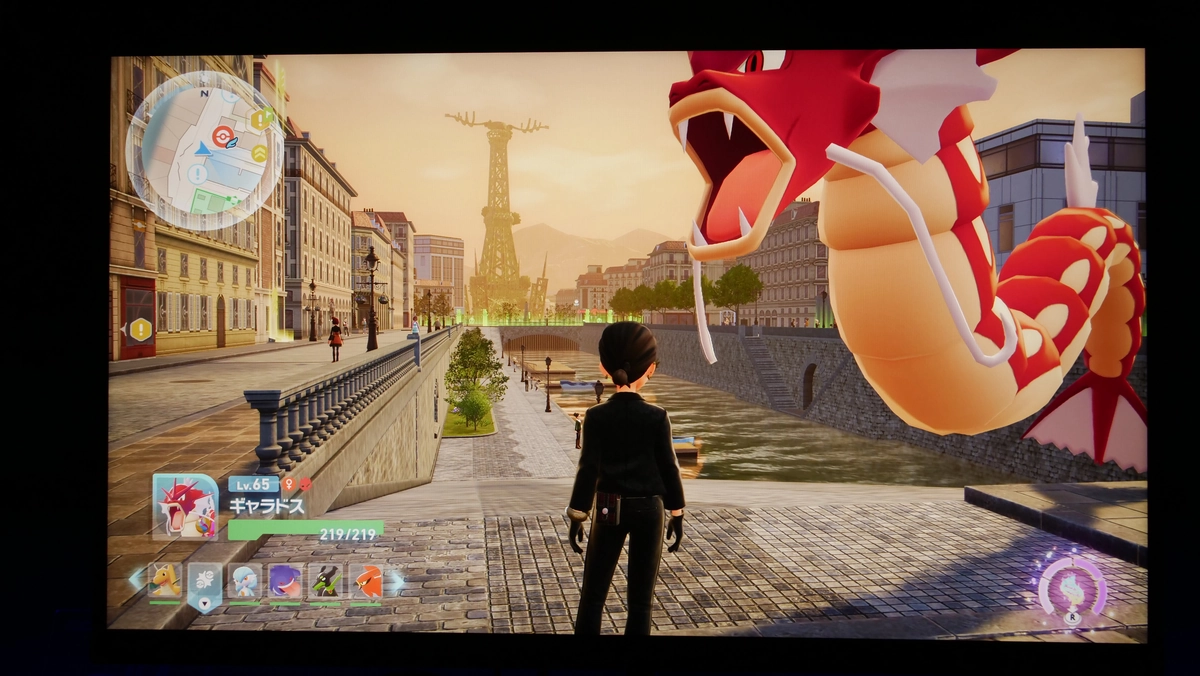Click the yellow hexagon exclamation minimap marker
Image resolution: width=1200 pixels, height=676 pixels.
[x=258, y=120]
